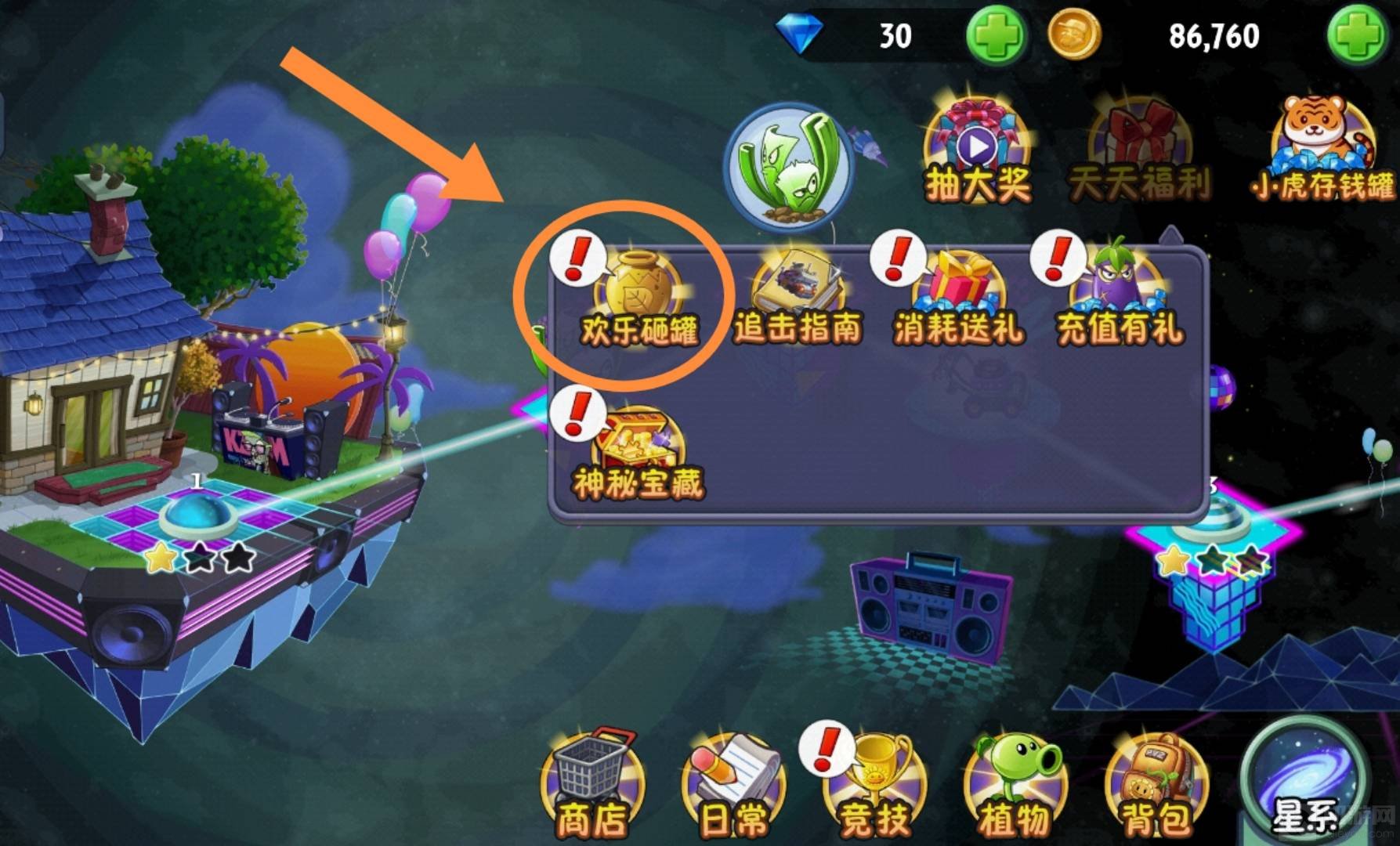
Task: Open the 天天福利 daily bonus
Action: click(x=1138, y=153)
